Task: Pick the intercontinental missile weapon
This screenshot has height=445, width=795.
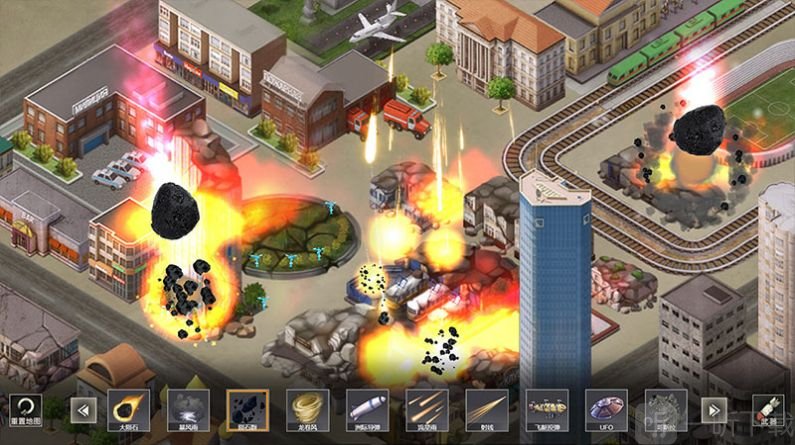Action: (x=367, y=409)
